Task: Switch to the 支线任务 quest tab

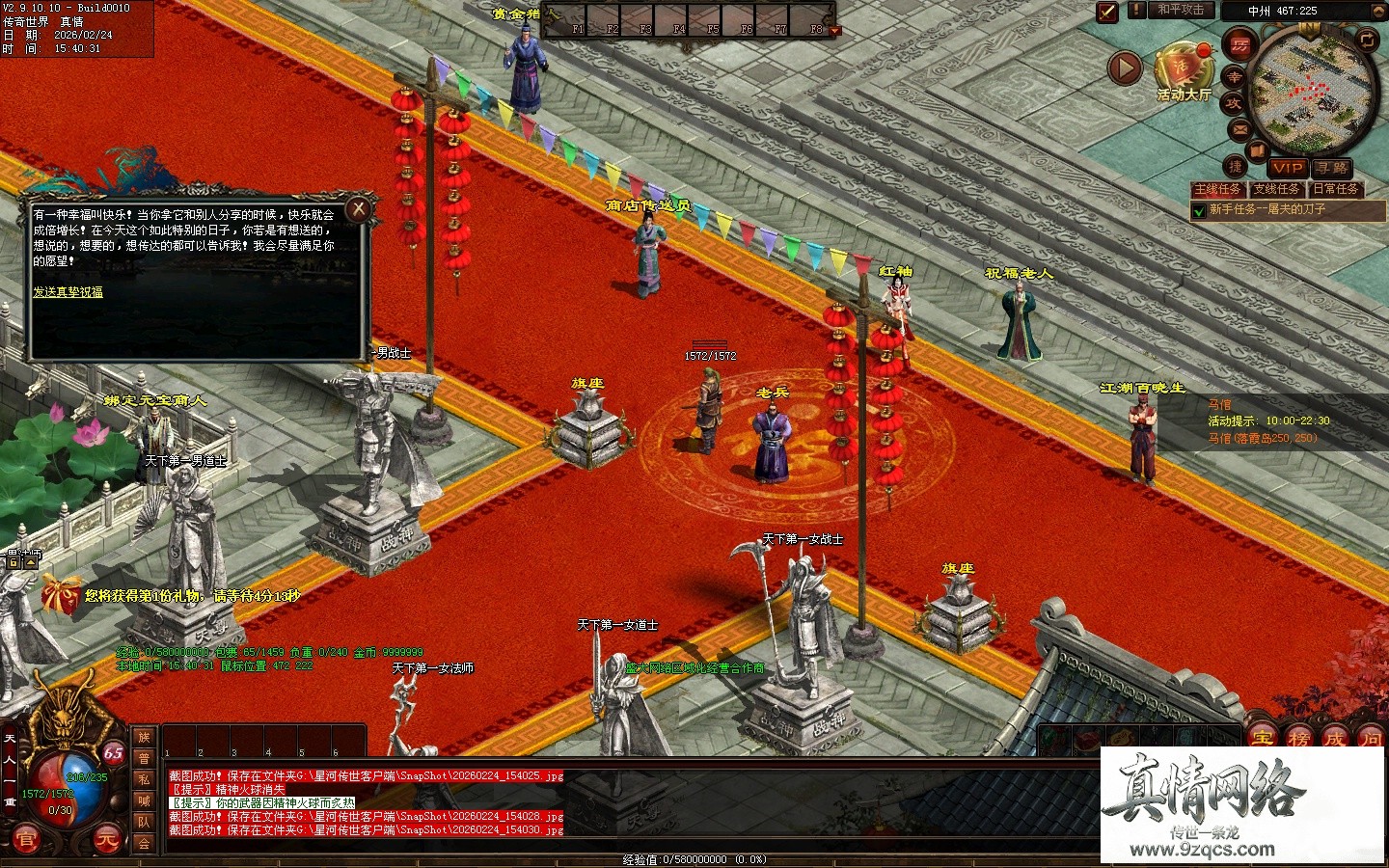Action: [x=1276, y=189]
